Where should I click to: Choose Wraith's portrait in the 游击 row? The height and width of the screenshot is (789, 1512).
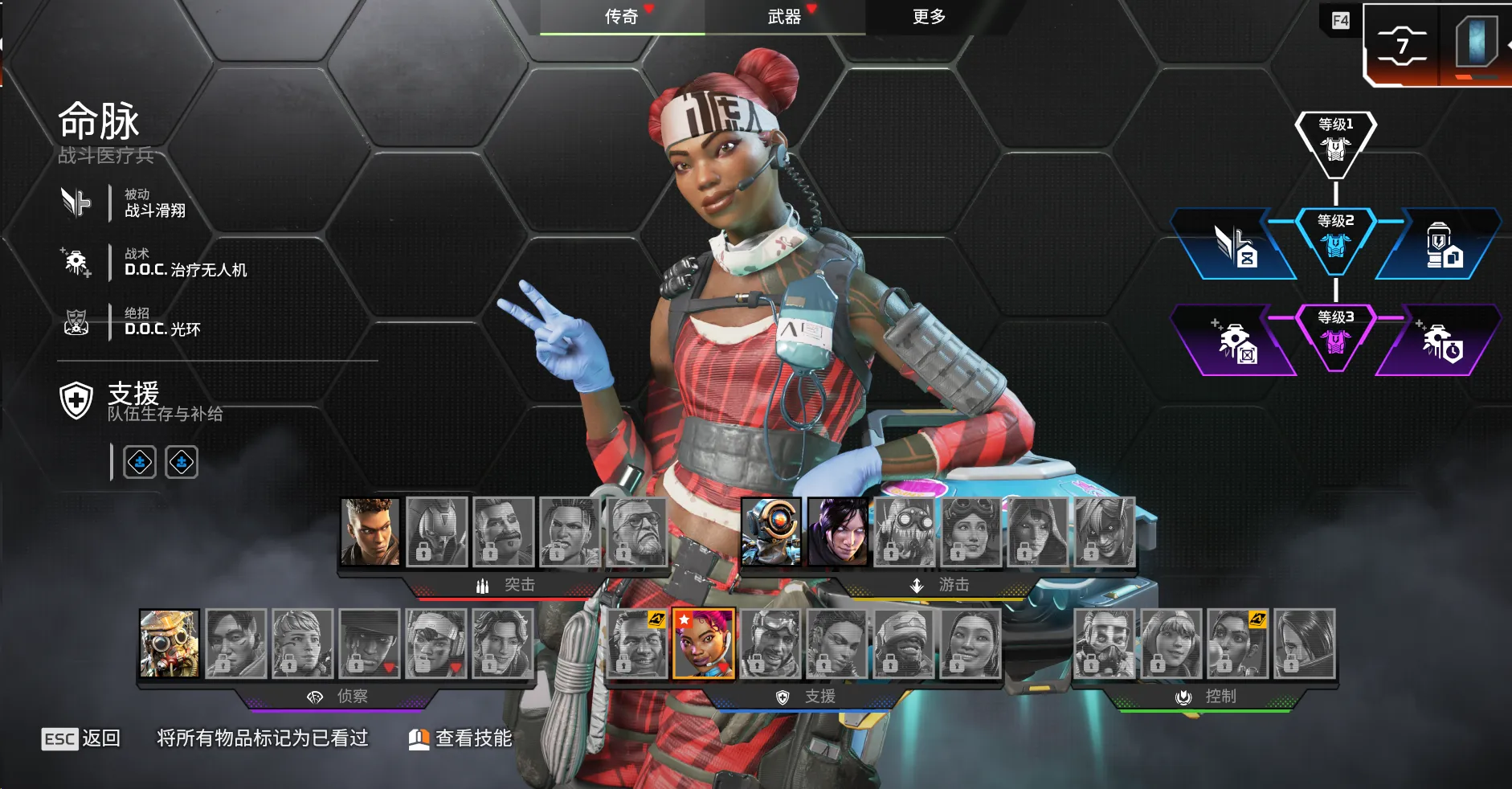838,531
